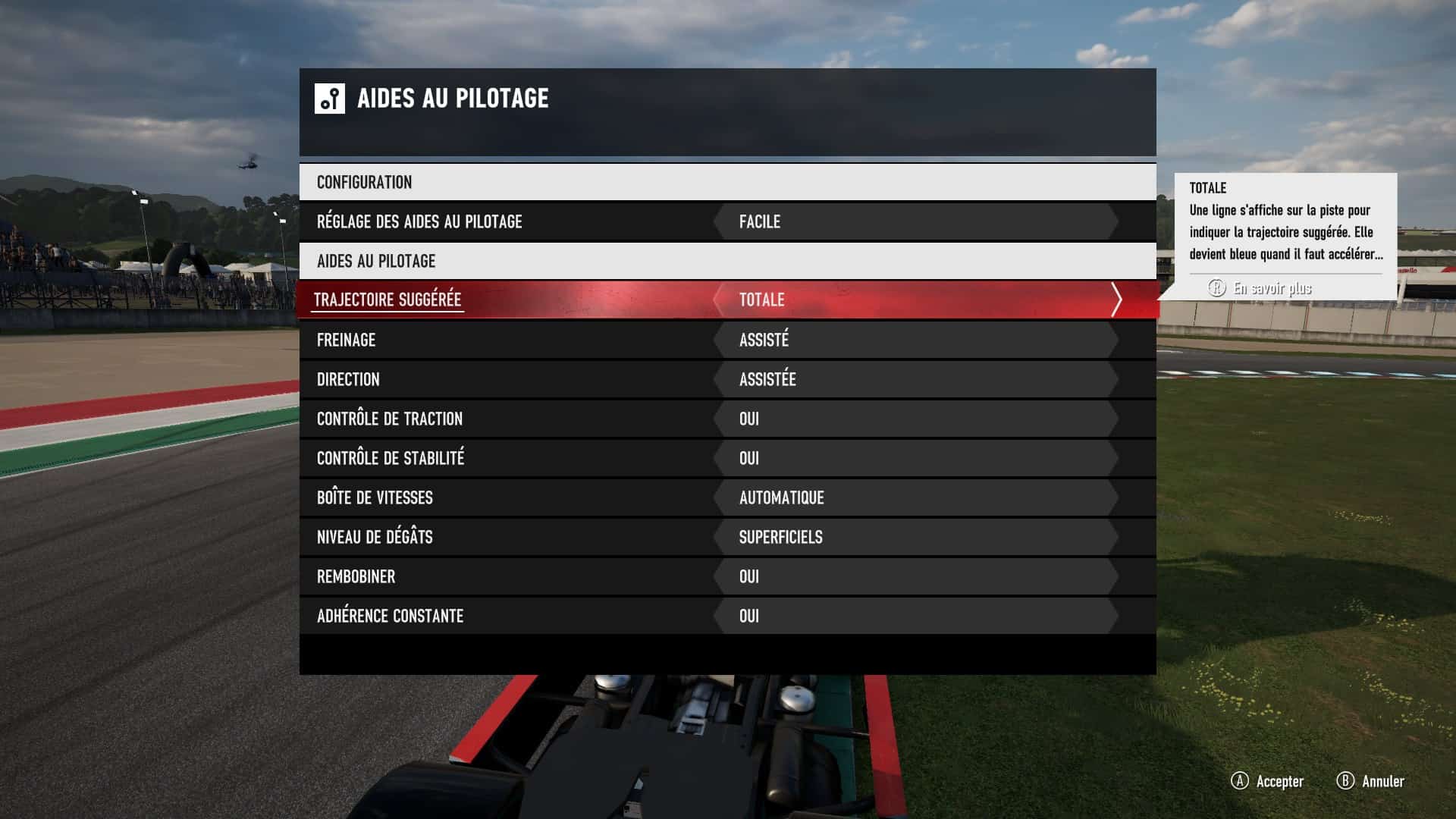Screen dimensions: 1456x819
Task: Select the Réglage des aides au pilotage row
Action: coord(419,221)
